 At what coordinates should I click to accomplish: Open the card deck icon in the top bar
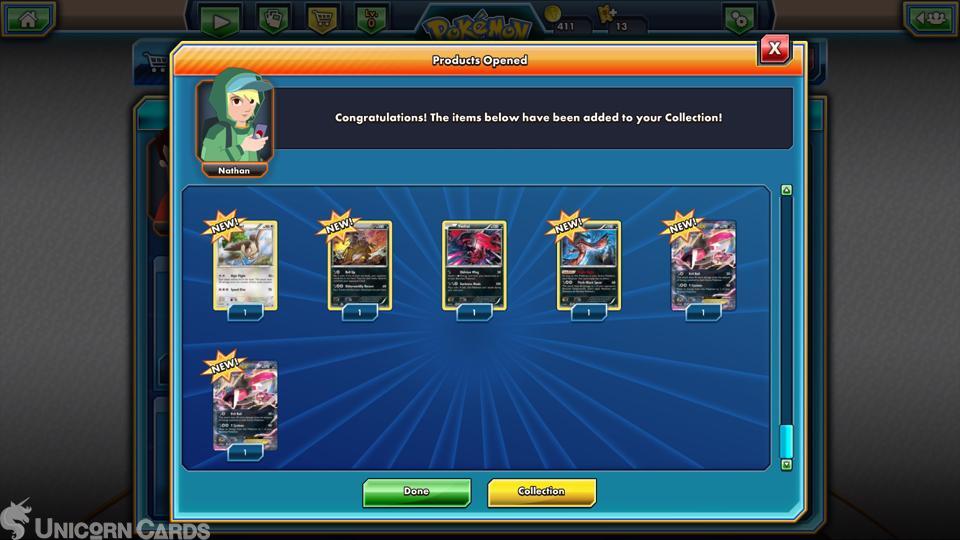272,19
